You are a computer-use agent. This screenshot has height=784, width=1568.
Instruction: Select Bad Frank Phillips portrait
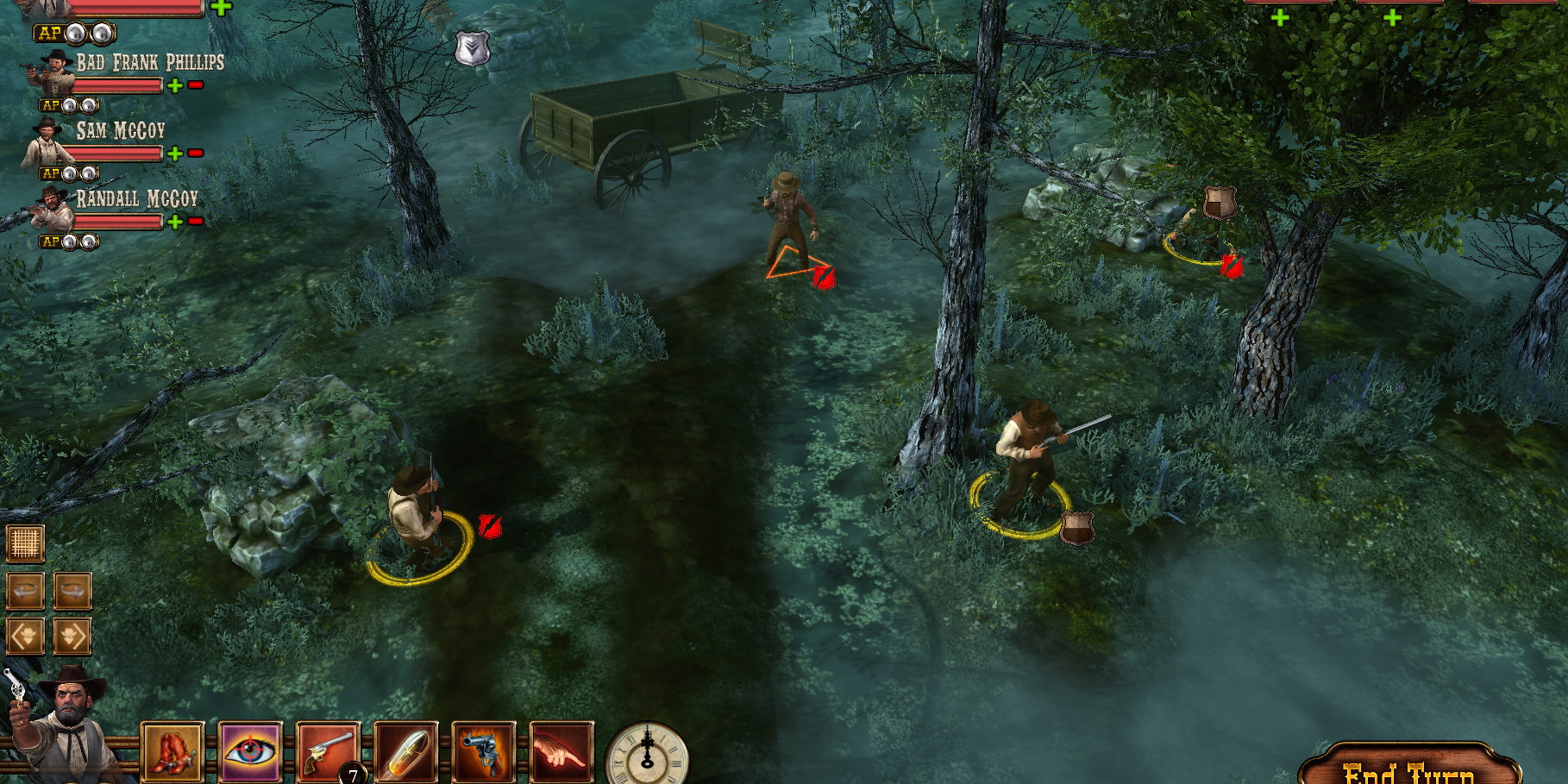click(53, 72)
